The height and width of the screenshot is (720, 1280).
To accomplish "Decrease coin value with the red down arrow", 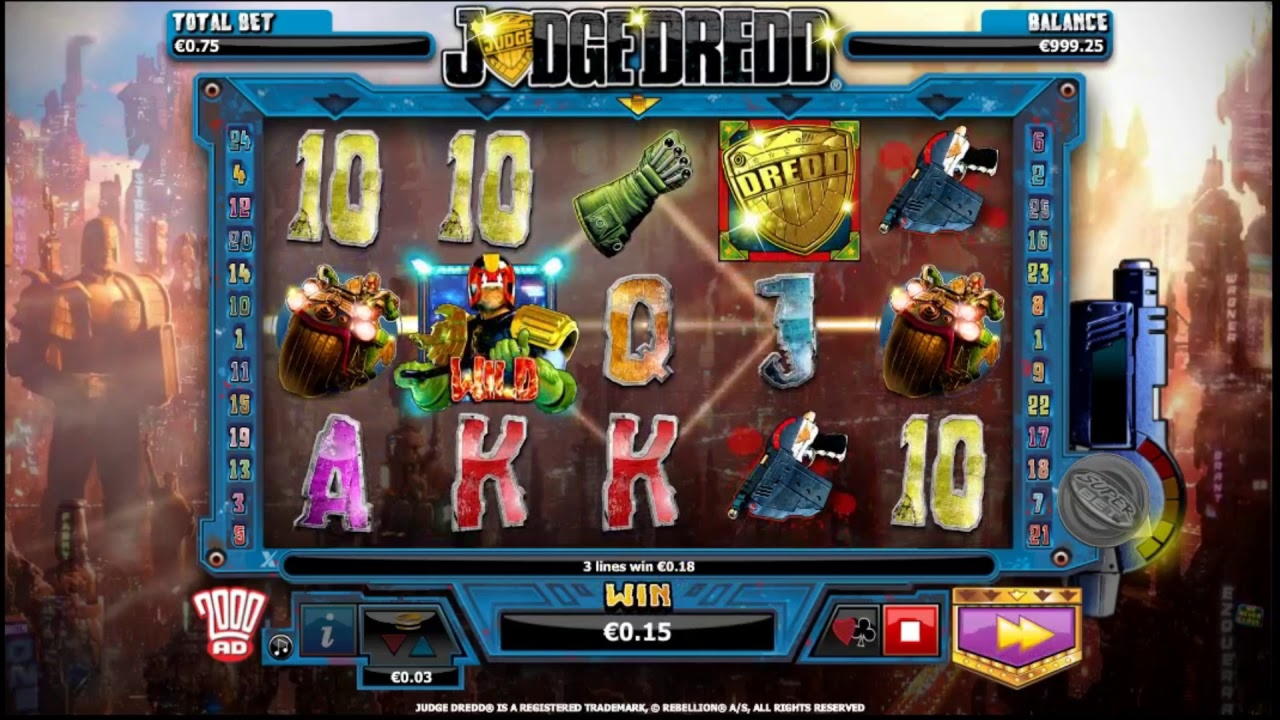I will pyautogui.click(x=393, y=646).
